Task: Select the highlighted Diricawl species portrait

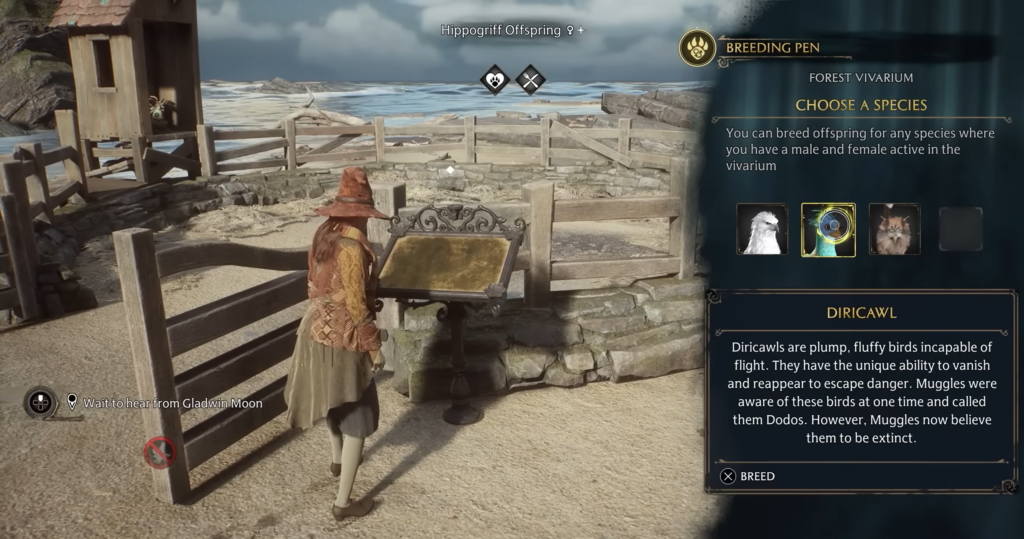Action: click(x=828, y=230)
